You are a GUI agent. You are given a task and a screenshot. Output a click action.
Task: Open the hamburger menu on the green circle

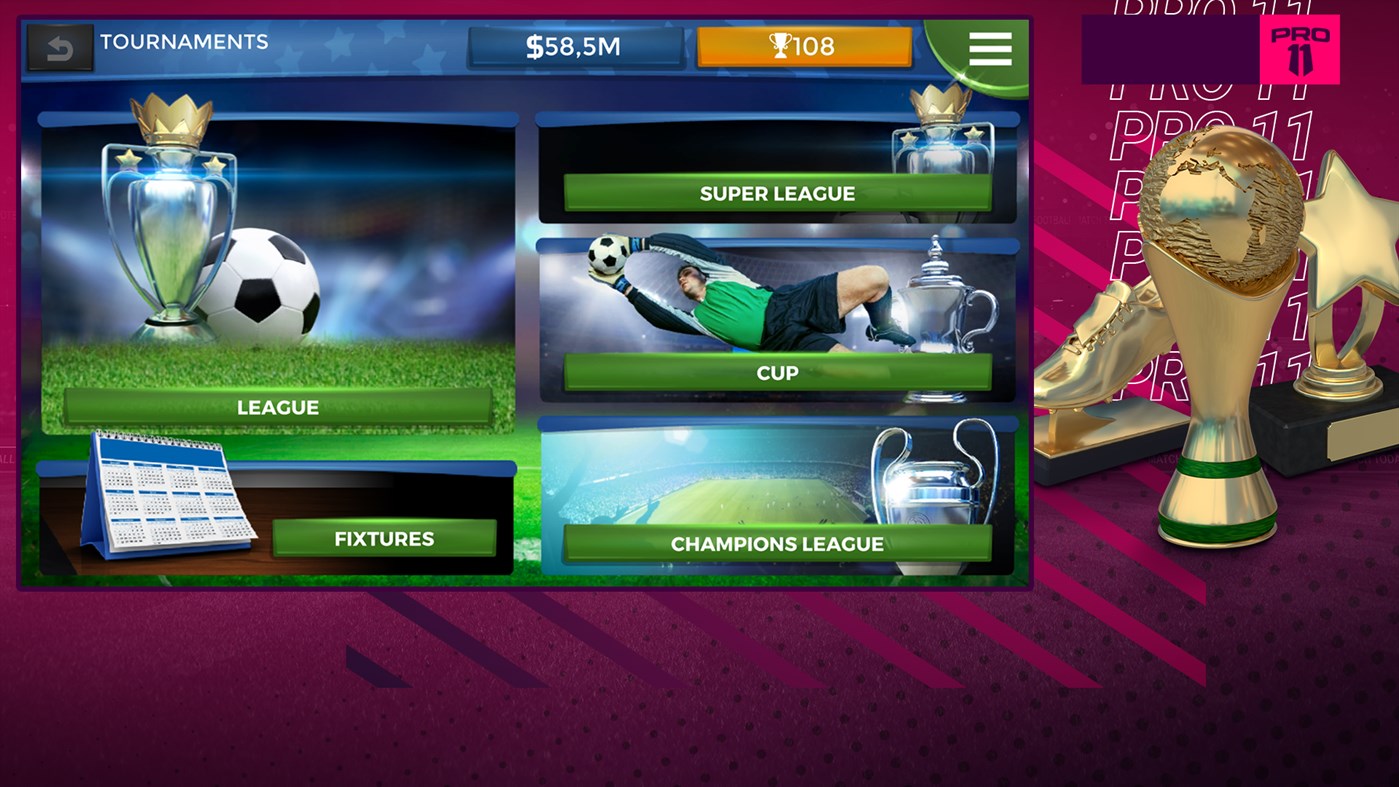point(989,50)
